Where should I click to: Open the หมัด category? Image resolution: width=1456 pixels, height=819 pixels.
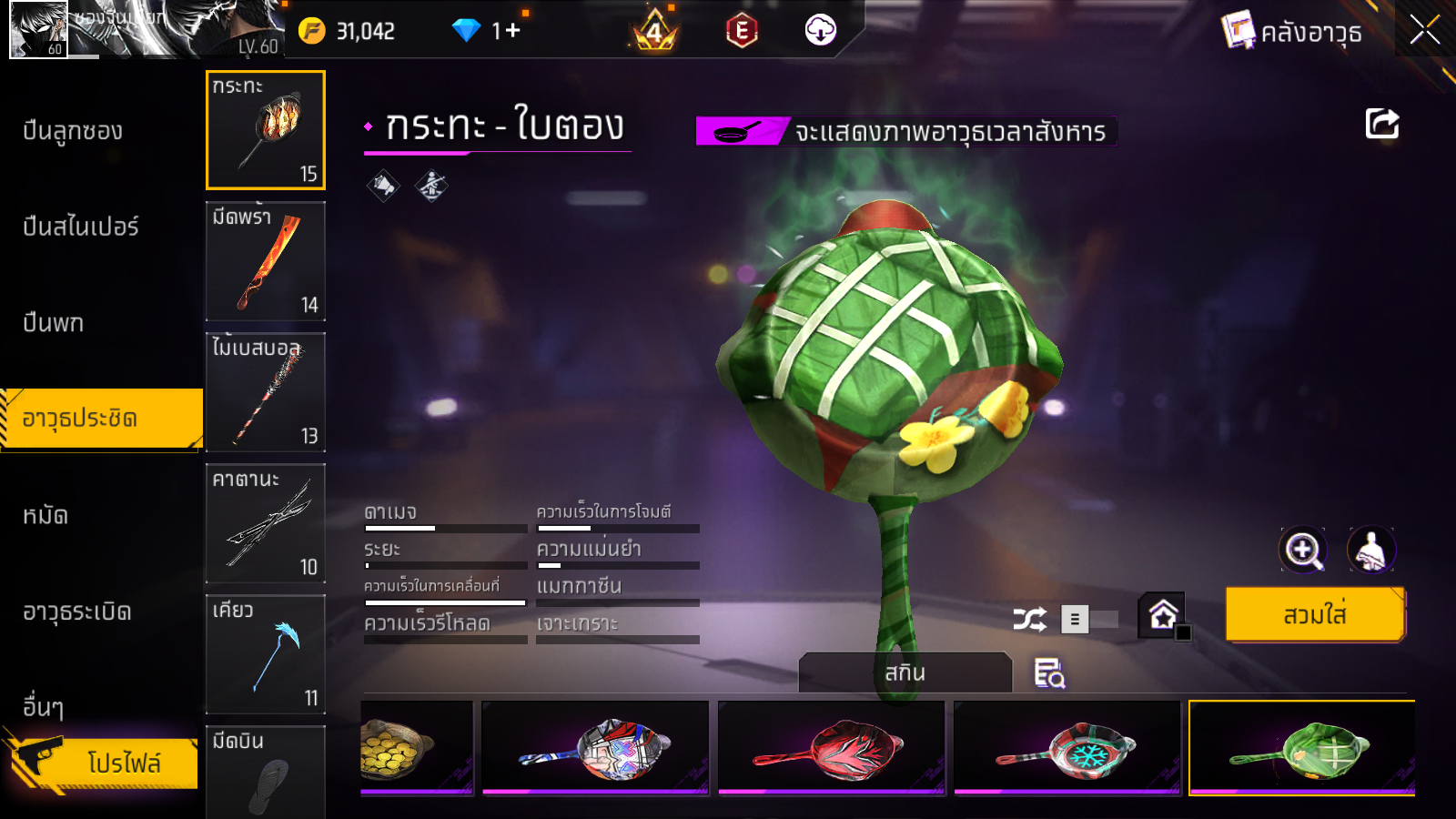click(x=45, y=516)
